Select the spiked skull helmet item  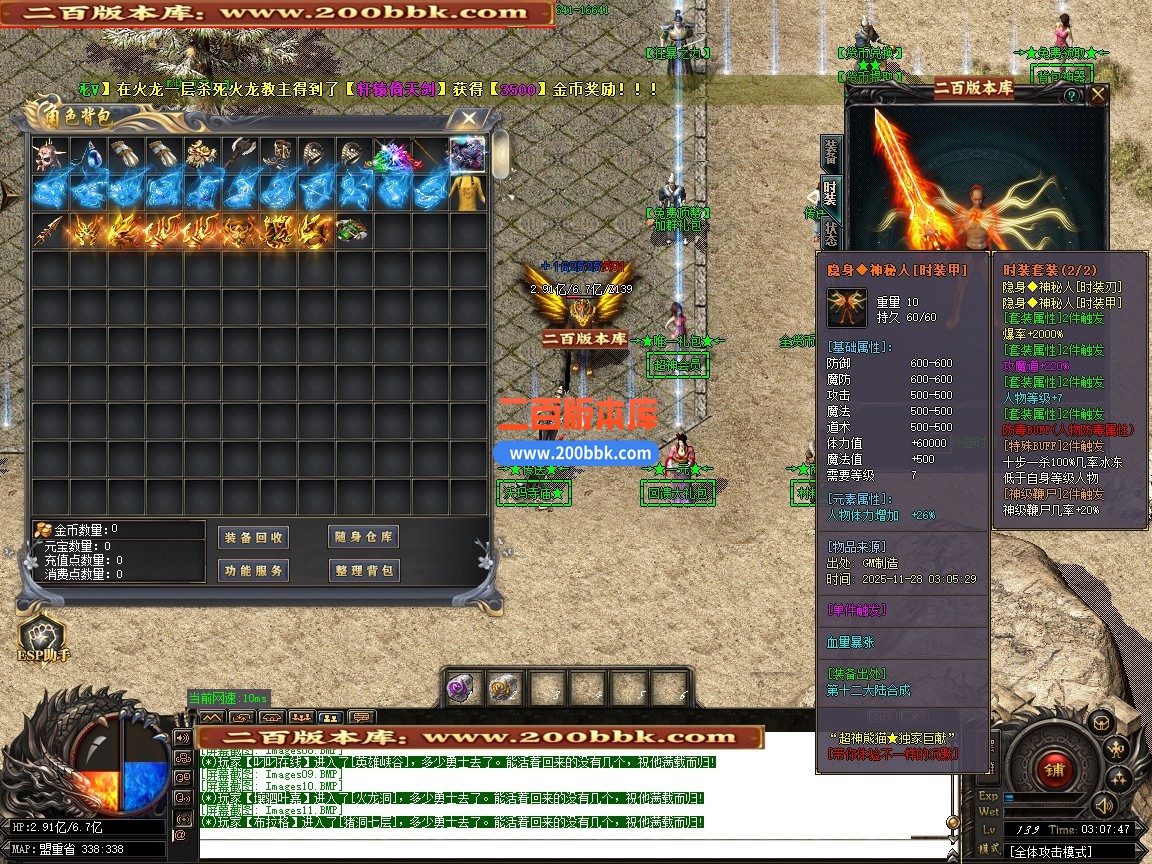49,155
